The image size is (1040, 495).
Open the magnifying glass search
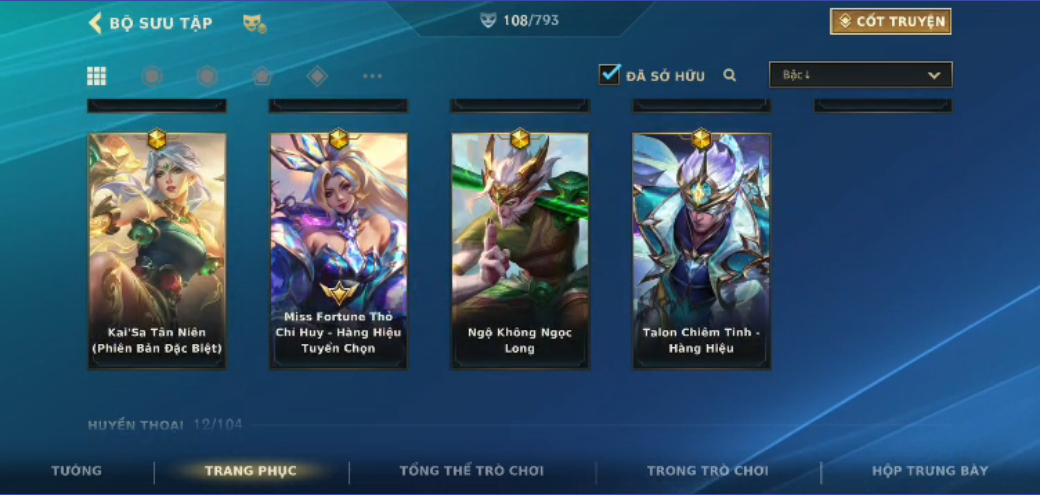[730, 75]
